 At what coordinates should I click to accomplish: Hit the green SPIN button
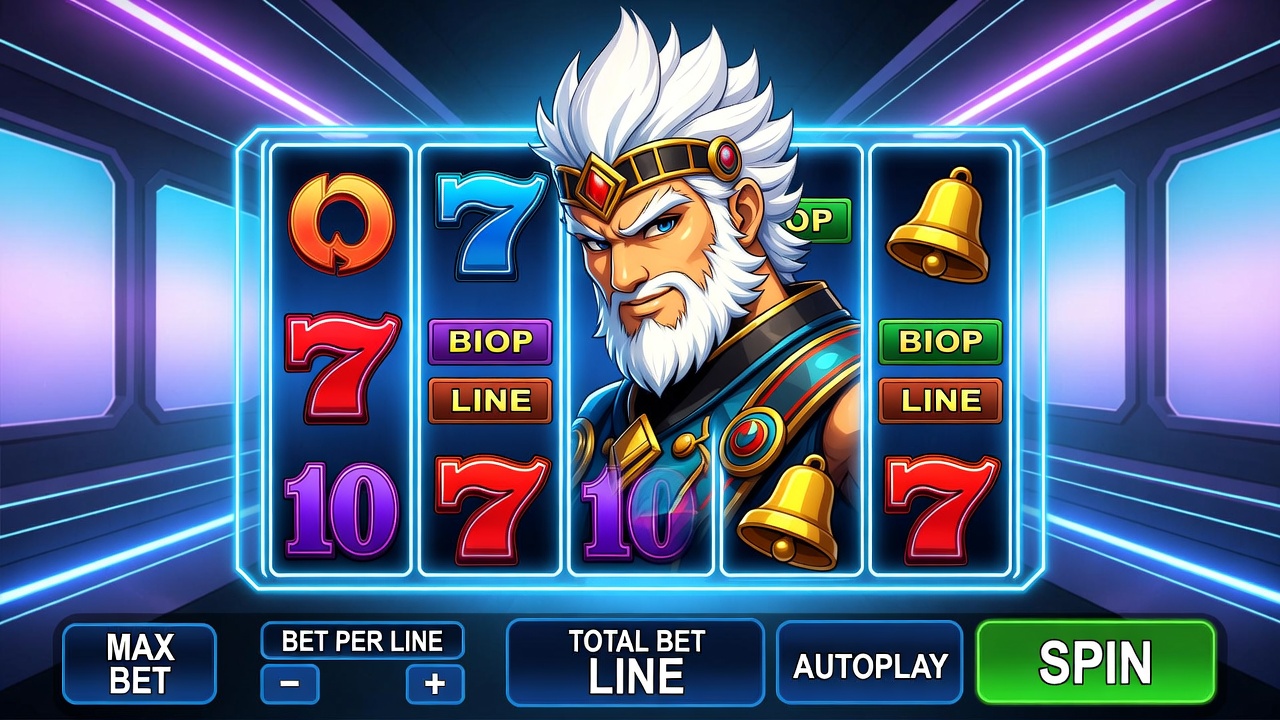pyautogui.click(x=1095, y=662)
